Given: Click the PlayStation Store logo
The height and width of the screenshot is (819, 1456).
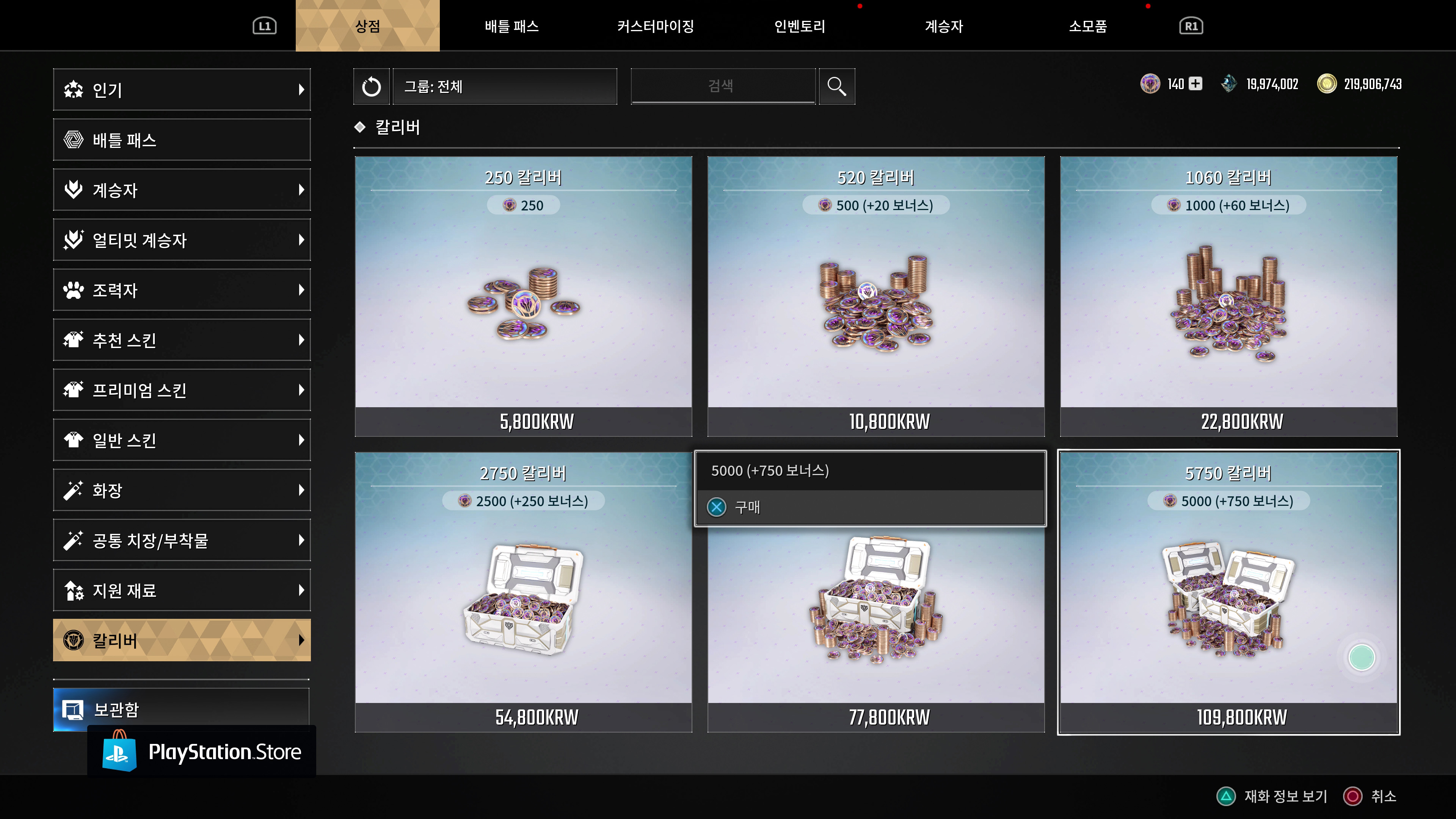Looking at the screenshot, I should click(201, 751).
